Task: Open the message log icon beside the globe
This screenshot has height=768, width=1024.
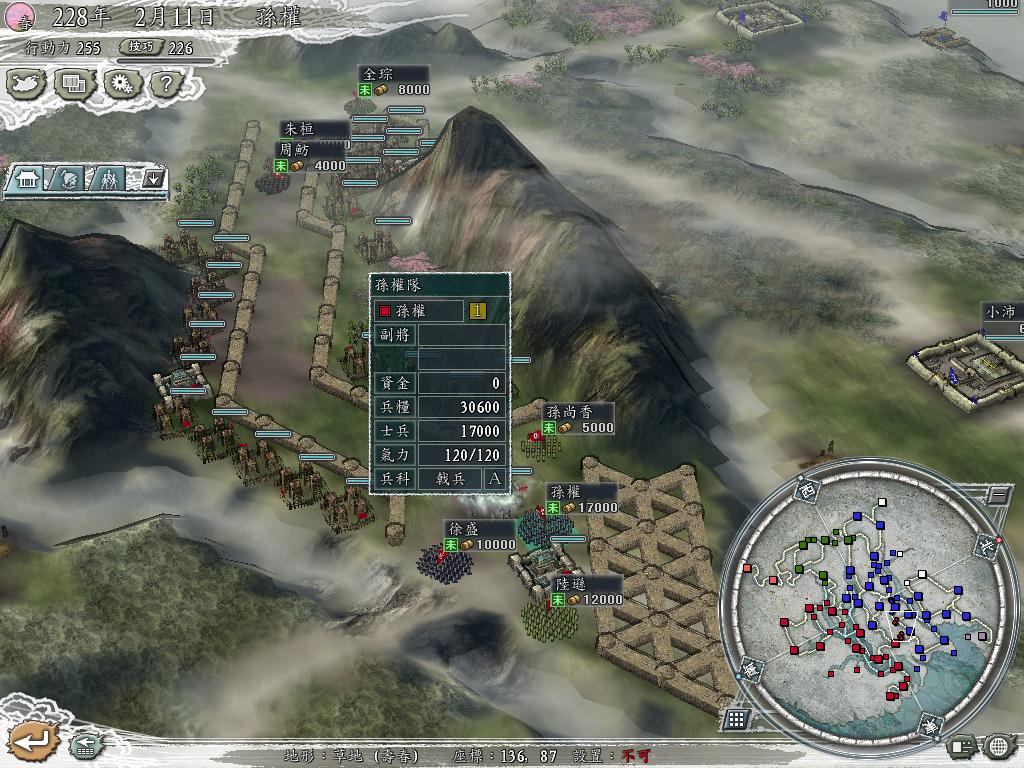Action: [x=962, y=746]
